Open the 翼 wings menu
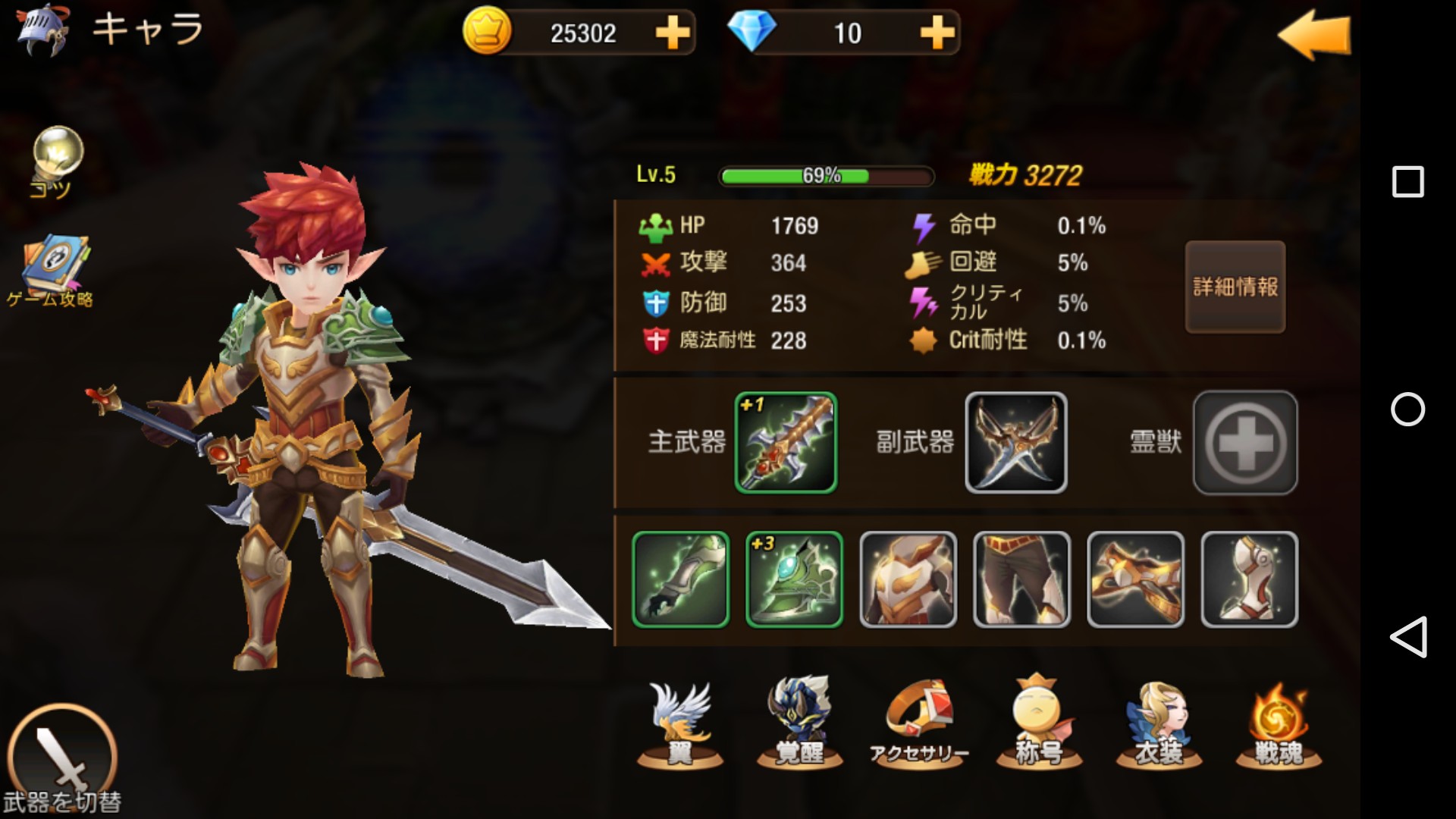The width and height of the screenshot is (1456, 819). 679,724
